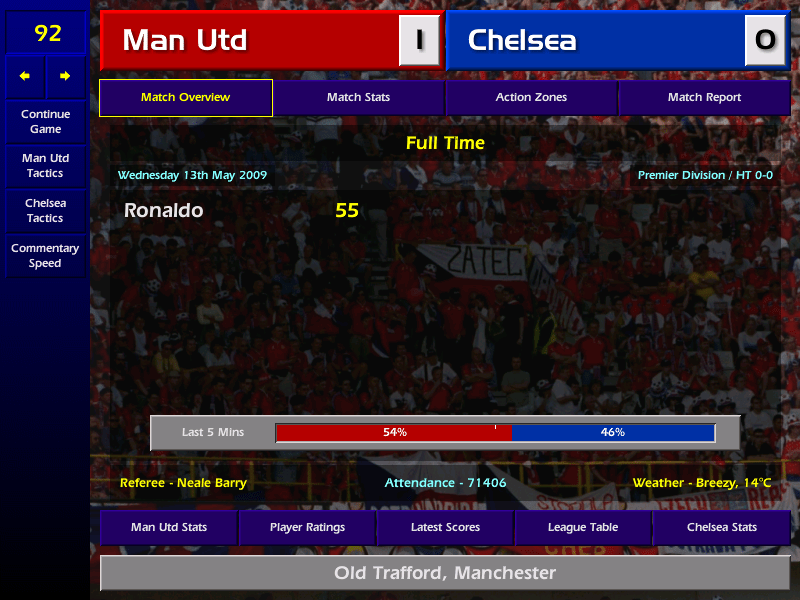Click the yellow left arrow button
Viewport: 800px width, 600px height.
click(25, 76)
